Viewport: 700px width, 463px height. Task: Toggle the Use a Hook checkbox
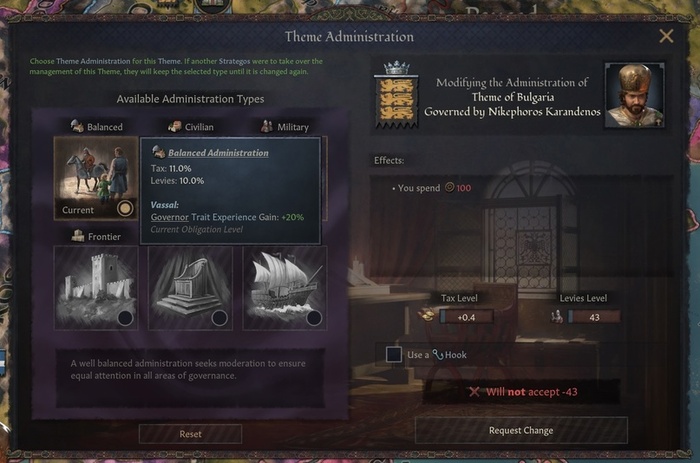coord(394,354)
